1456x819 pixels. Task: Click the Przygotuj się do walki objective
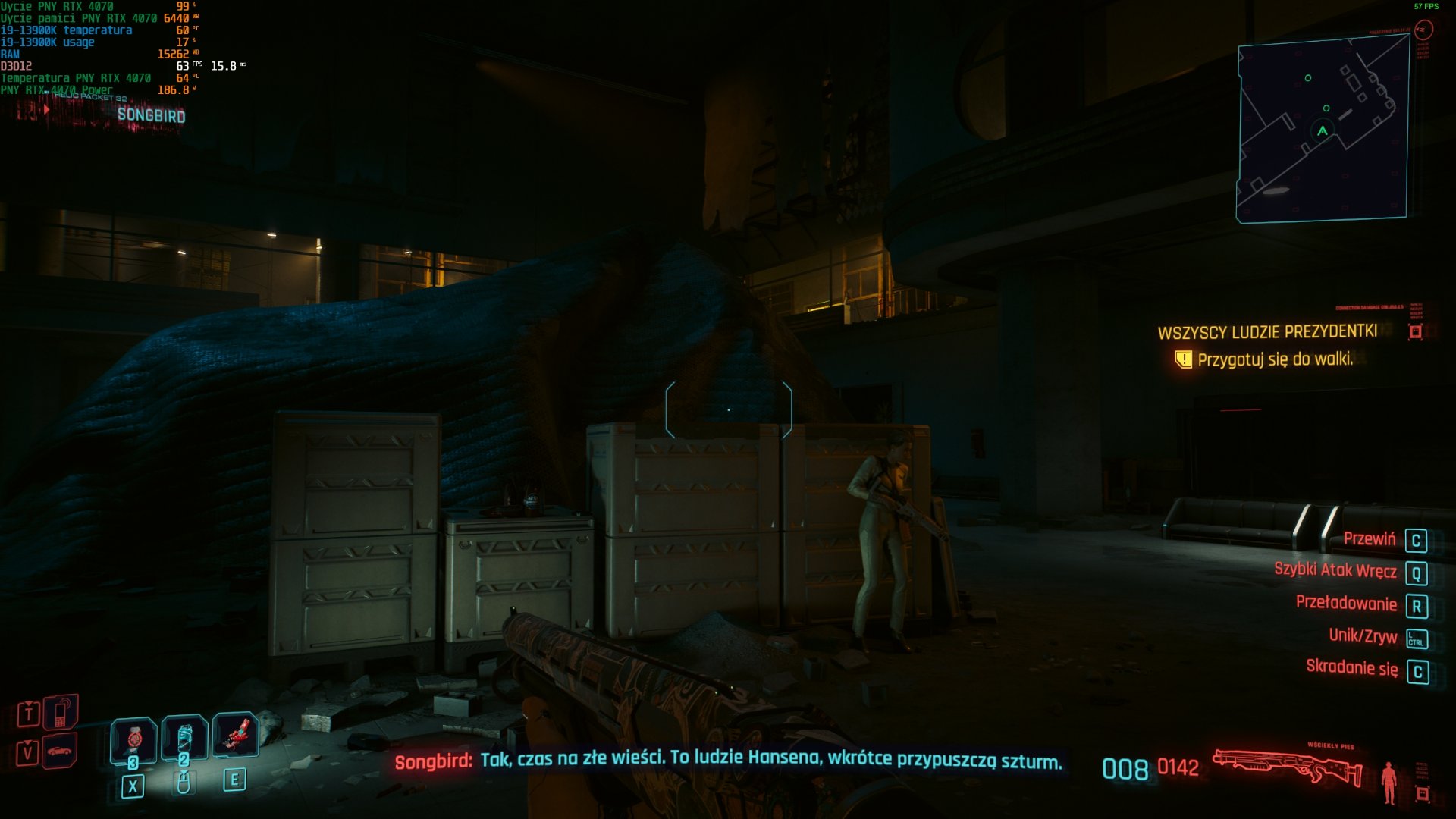[x=1274, y=359]
